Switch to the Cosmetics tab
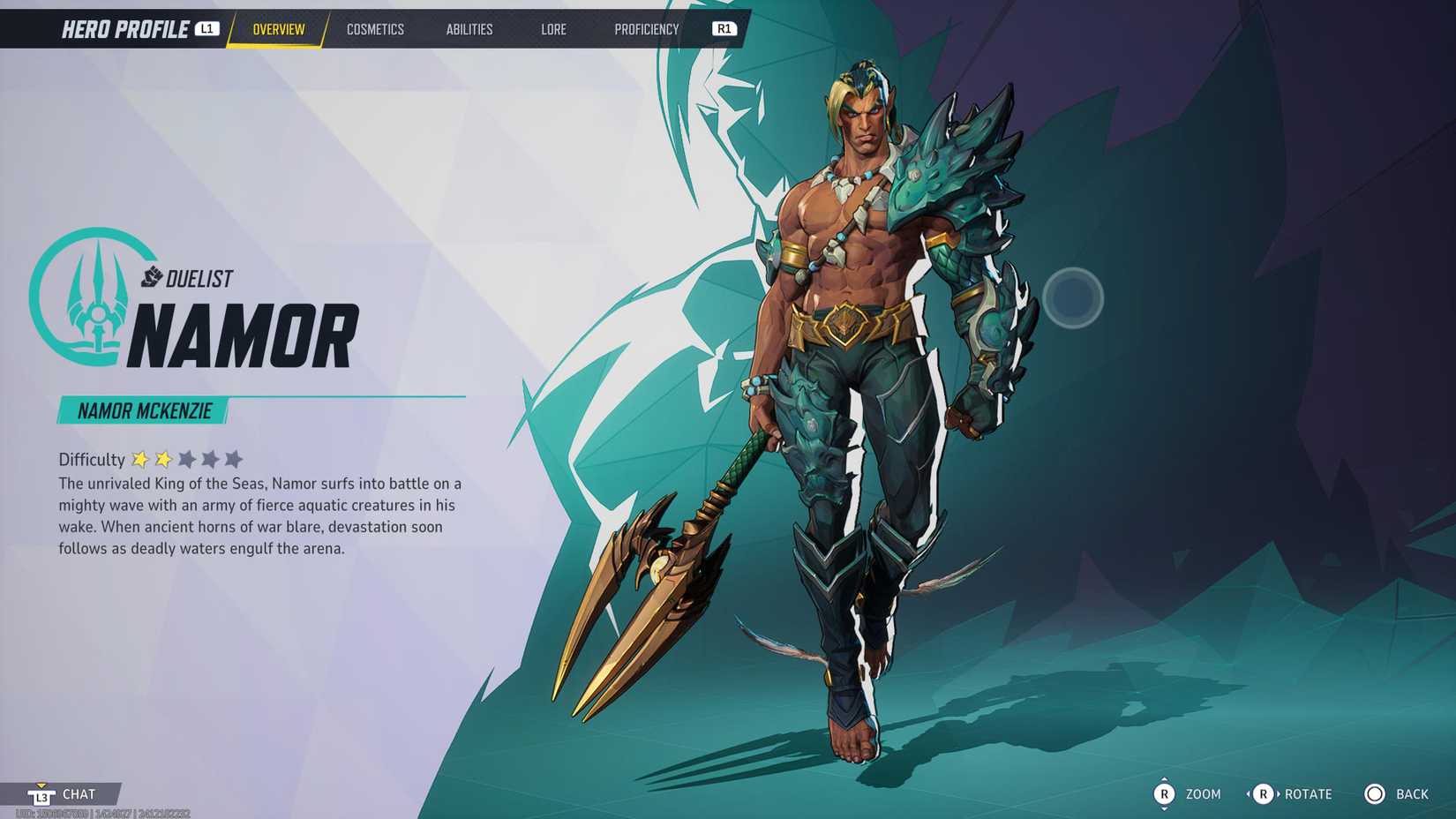Image resolution: width=1456 pixels, height=819 pixels. pos(375,29)
